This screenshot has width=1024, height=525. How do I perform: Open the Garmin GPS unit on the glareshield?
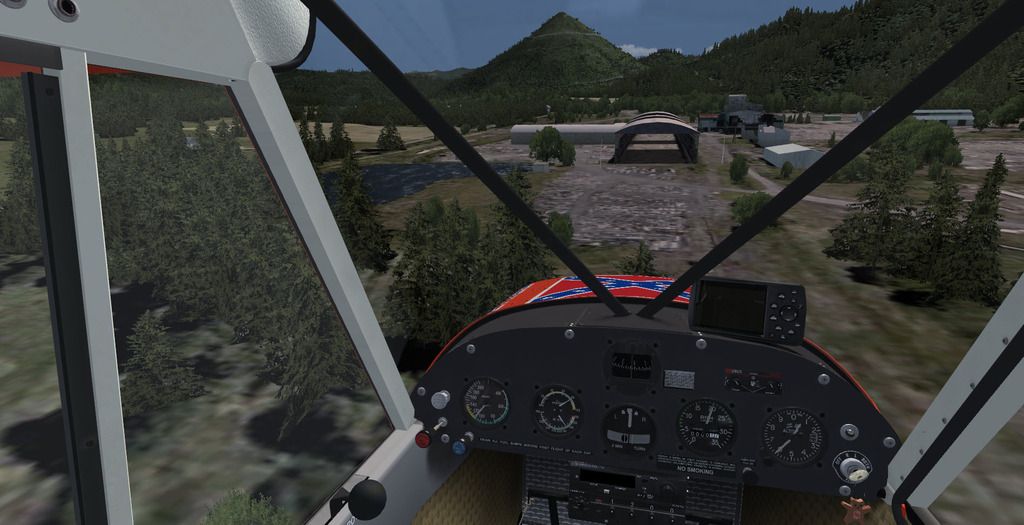(746, 308)
